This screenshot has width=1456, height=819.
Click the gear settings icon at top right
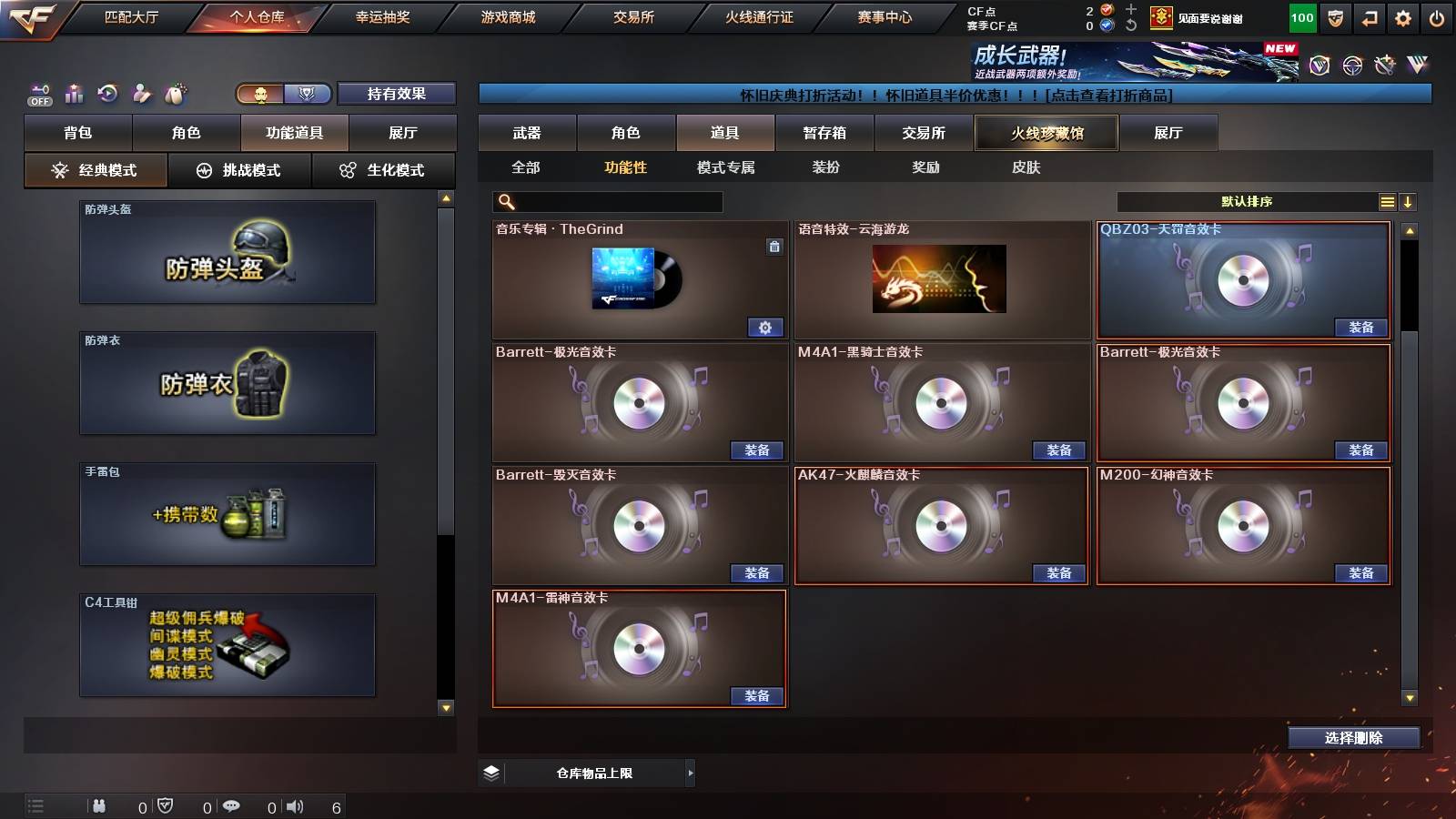pos(1402,16)
